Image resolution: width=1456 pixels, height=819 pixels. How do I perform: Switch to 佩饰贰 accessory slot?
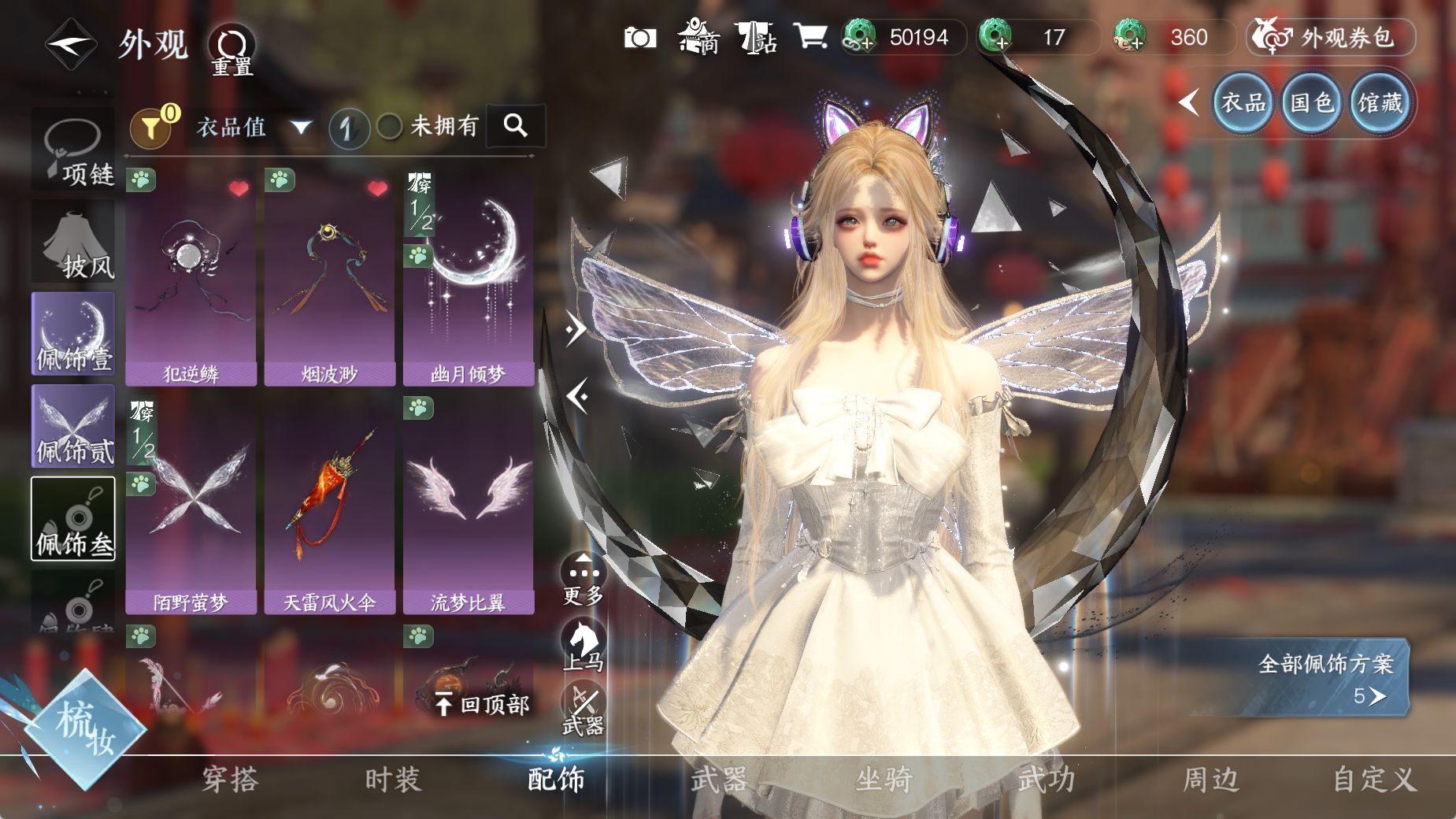(73, 427)
